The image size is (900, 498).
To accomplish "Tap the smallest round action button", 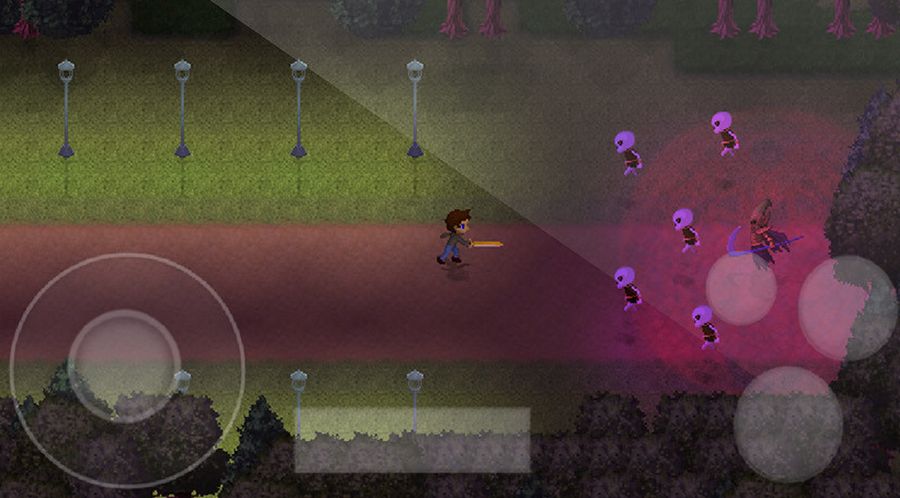I will [741, 289].
